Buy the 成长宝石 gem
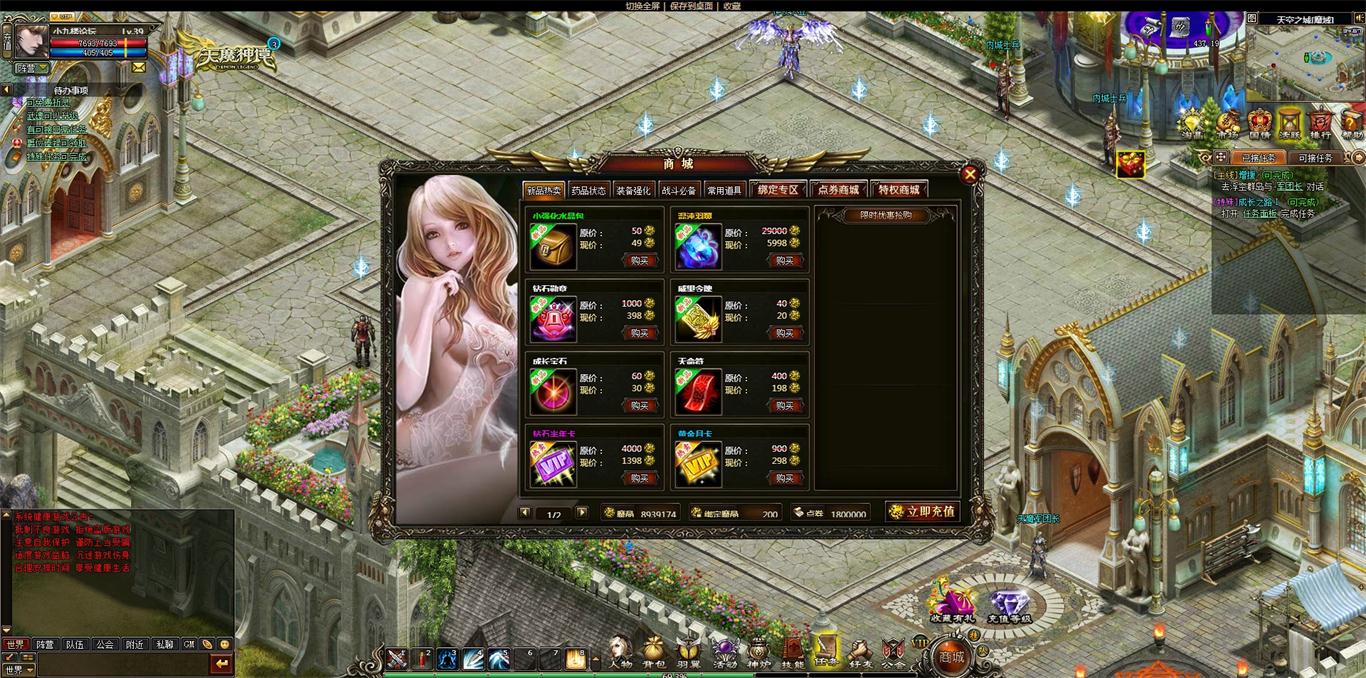 640,405
